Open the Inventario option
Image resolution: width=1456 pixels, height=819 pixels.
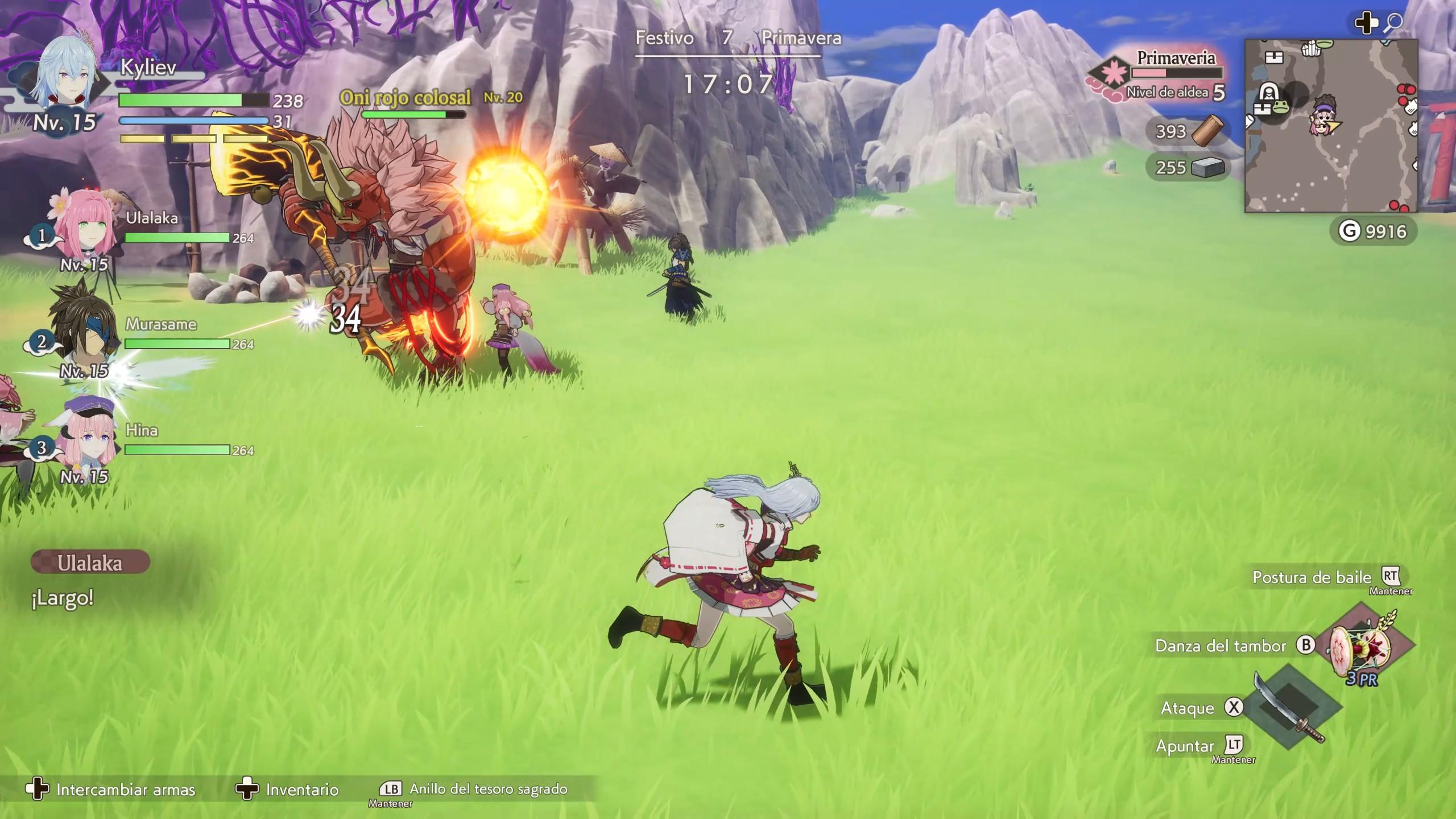301,789
